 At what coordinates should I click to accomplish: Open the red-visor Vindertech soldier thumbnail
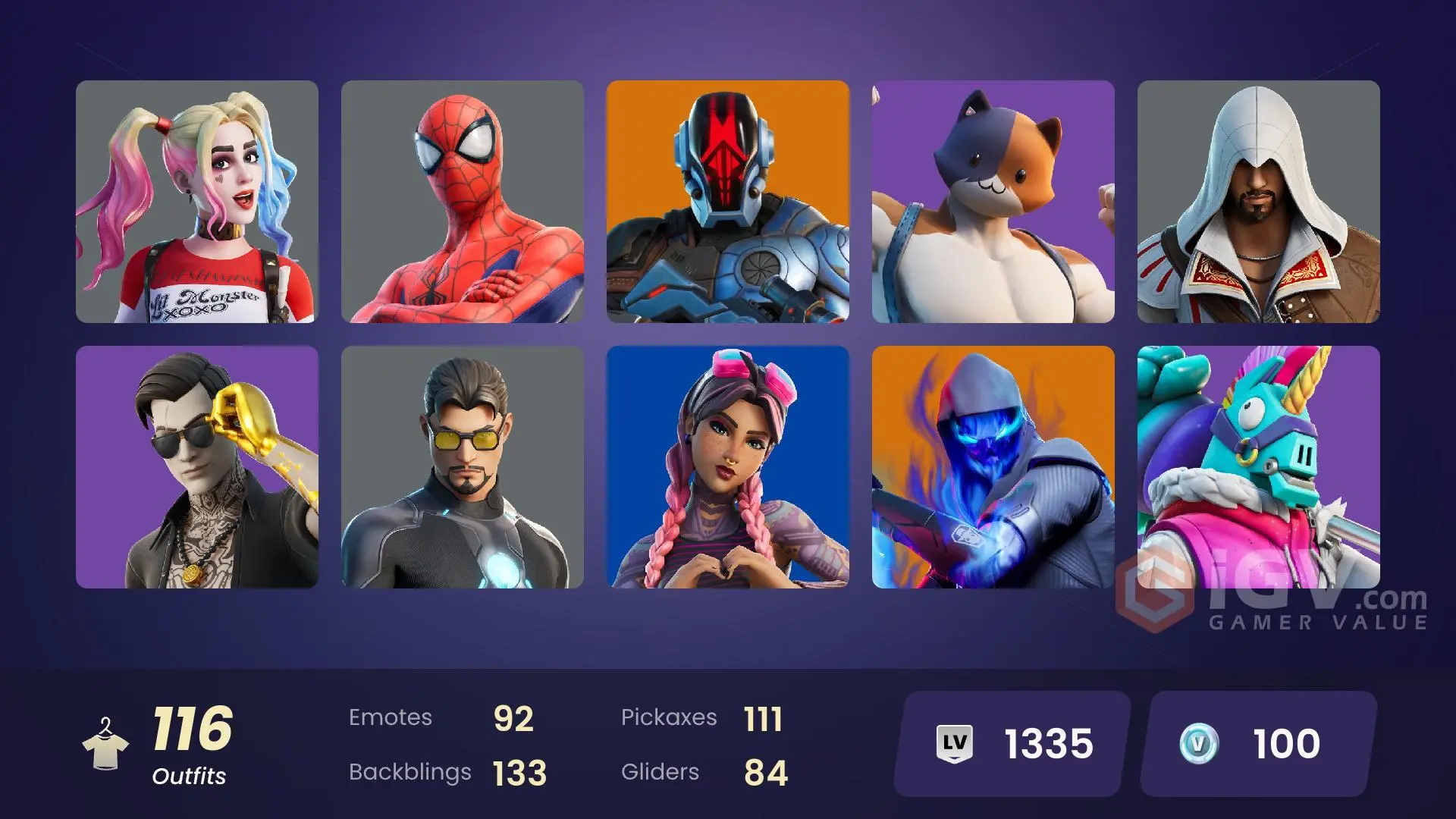[728, 202]
